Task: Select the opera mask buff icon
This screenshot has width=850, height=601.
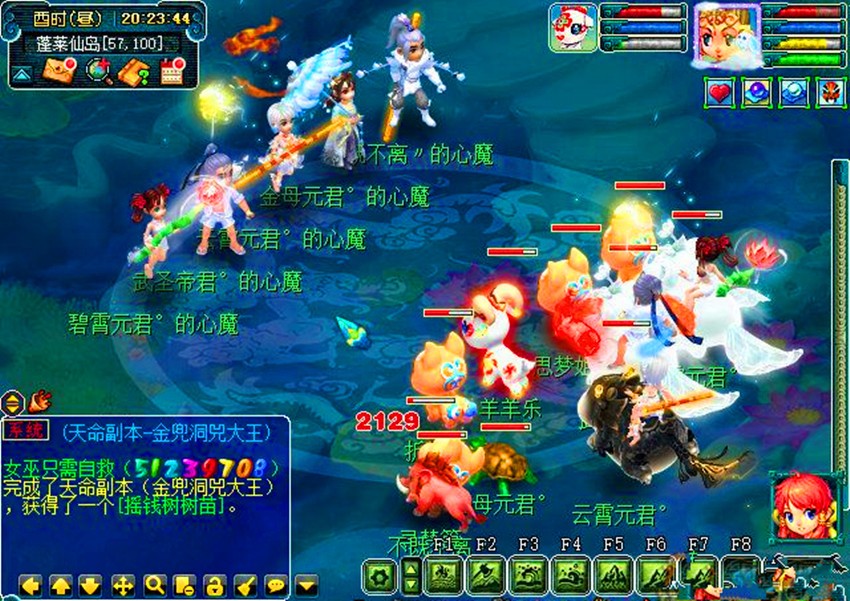Action: coord(829,93)
